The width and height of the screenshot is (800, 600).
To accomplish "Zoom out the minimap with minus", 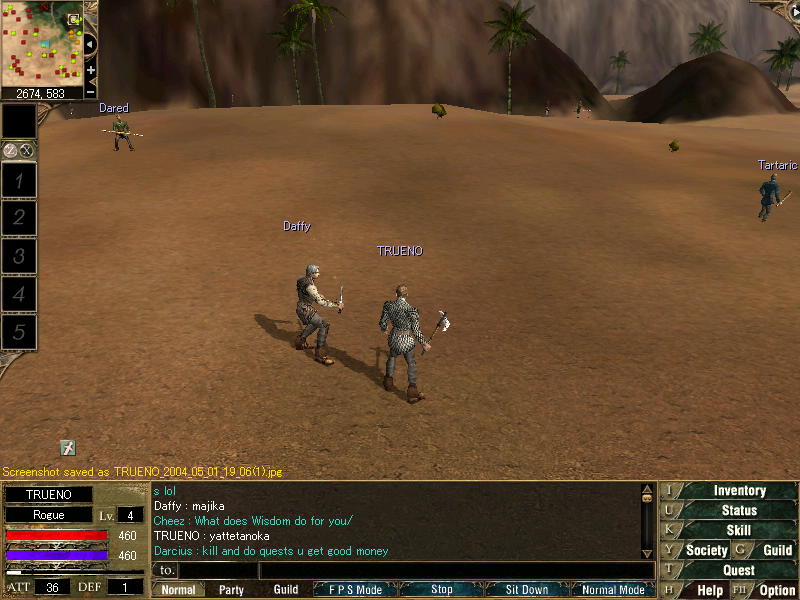I will (x=91, y=91).
